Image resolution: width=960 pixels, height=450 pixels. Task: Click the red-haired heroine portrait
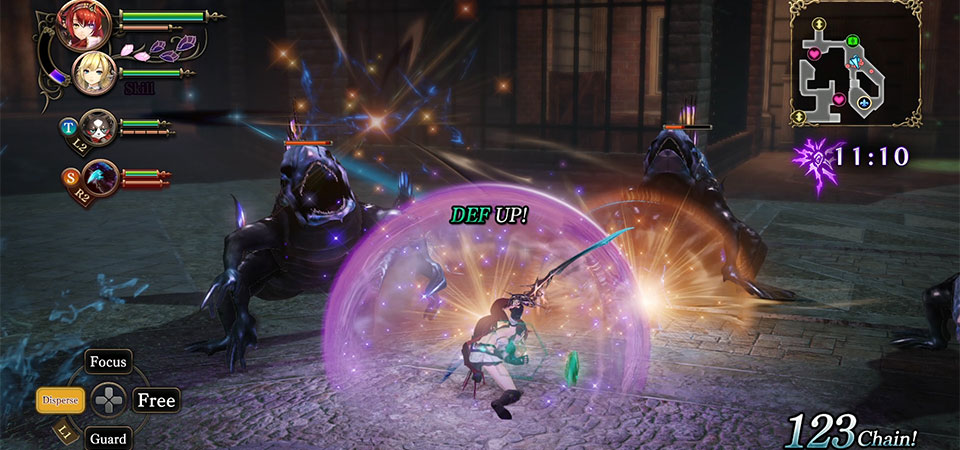(77, 26)
